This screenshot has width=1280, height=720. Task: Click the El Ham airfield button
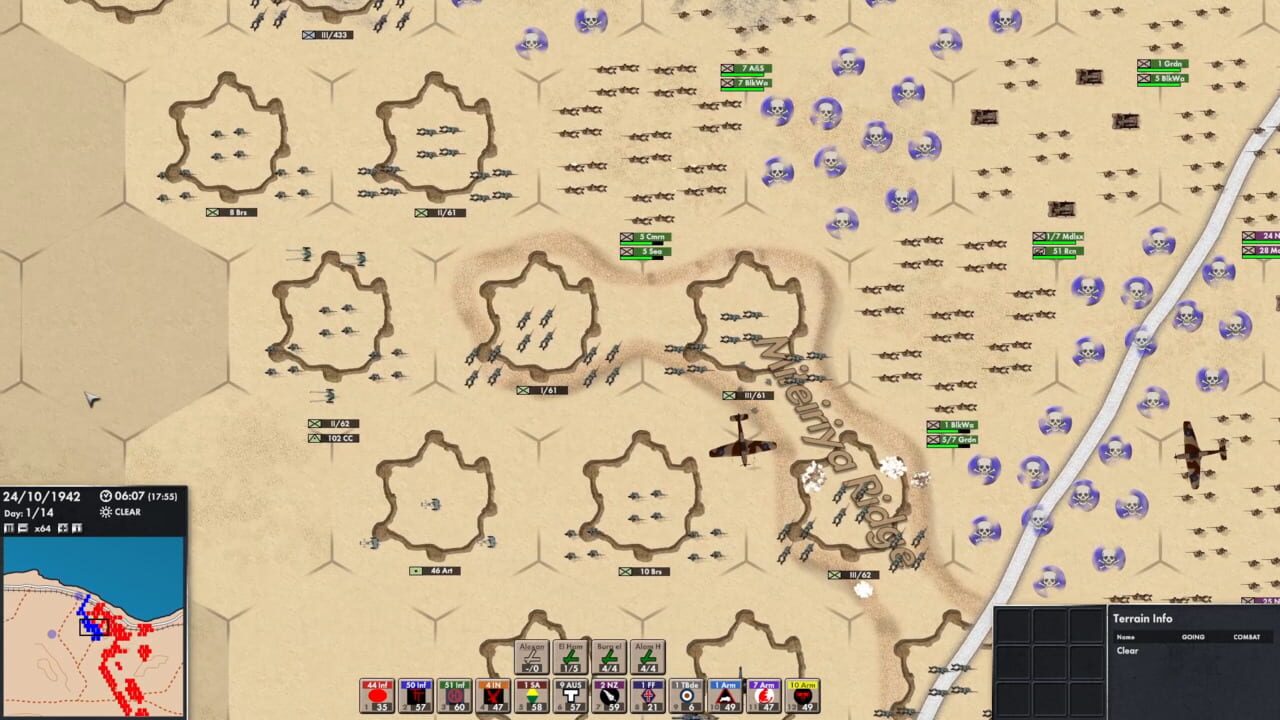[569, 655]
